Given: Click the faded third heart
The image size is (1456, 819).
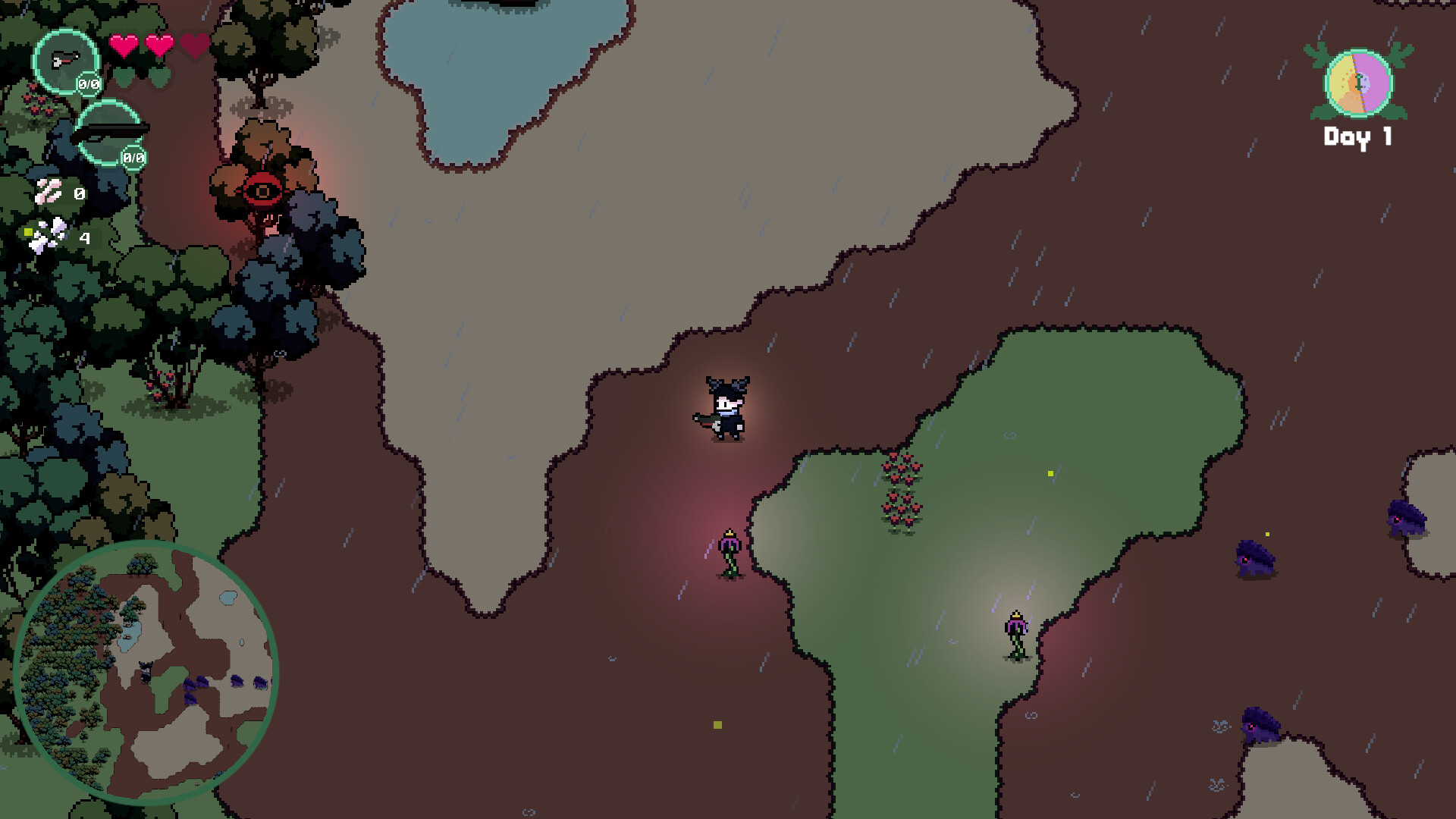Looking at the screenshot, I should 194,44.
